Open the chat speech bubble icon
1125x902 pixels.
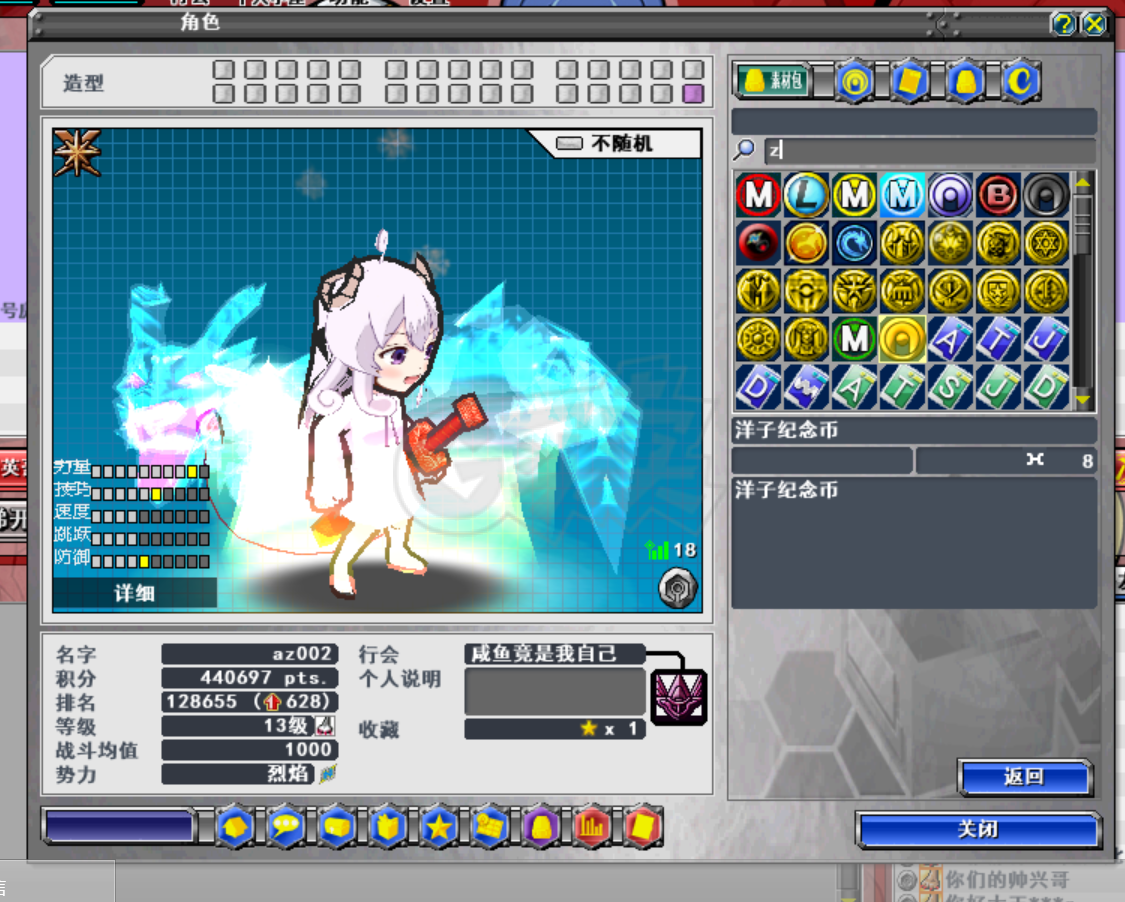285,827
